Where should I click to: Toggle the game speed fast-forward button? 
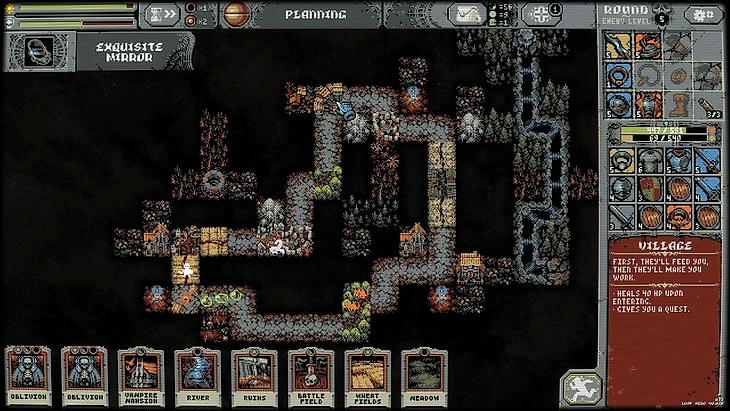[x=162, y=14]
